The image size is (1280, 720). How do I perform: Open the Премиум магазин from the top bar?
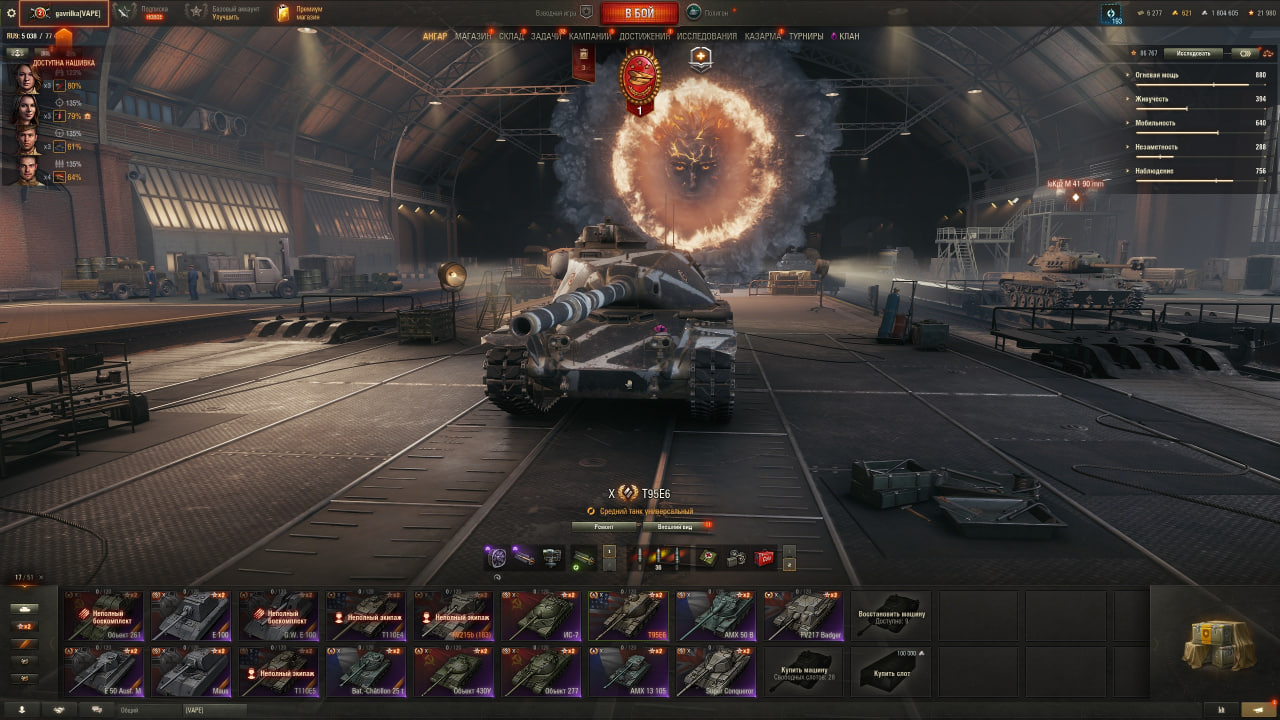[x=300, y=12]
